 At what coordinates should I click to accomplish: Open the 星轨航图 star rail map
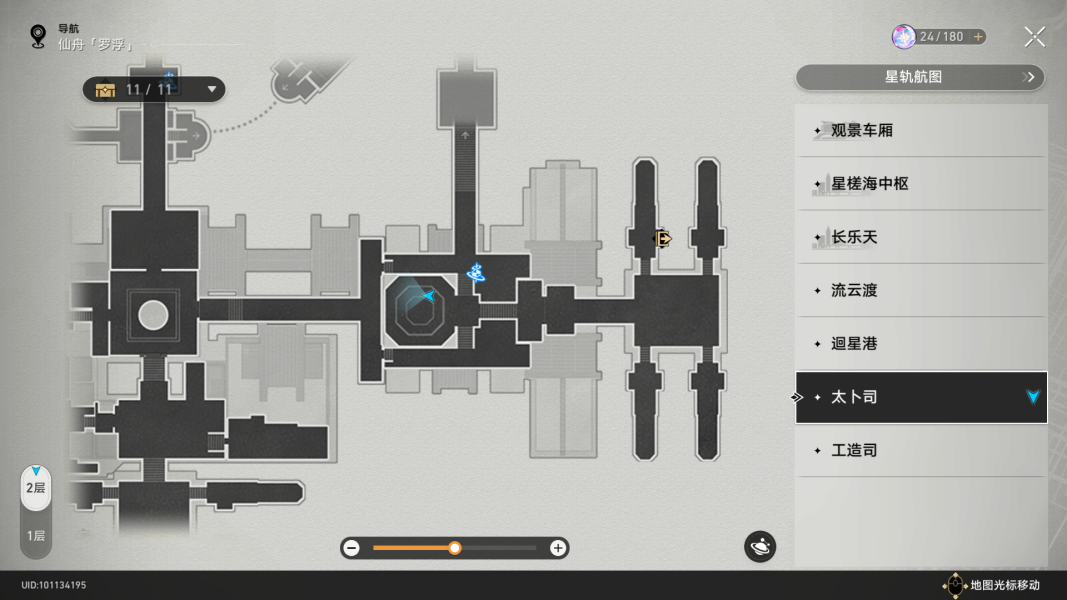click(x=919, y=77)
